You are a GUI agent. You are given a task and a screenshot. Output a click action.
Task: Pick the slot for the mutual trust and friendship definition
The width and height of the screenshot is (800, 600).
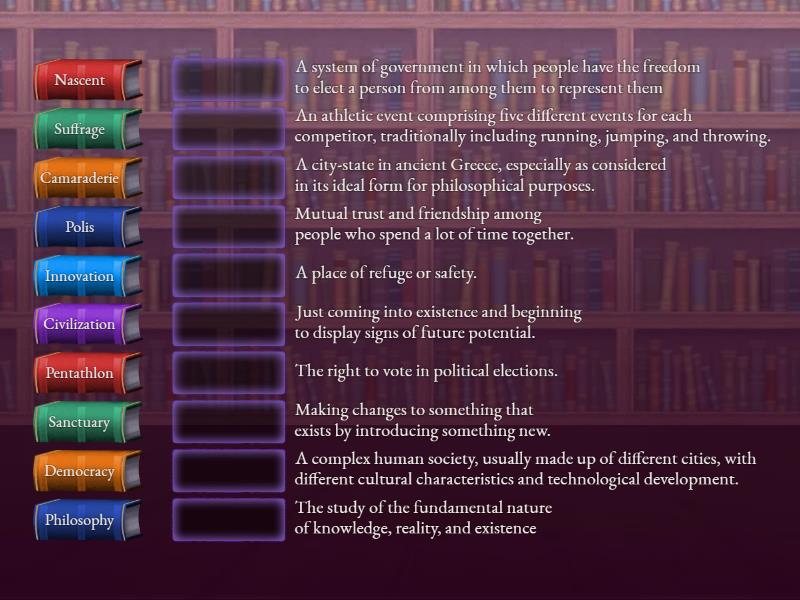229,227
